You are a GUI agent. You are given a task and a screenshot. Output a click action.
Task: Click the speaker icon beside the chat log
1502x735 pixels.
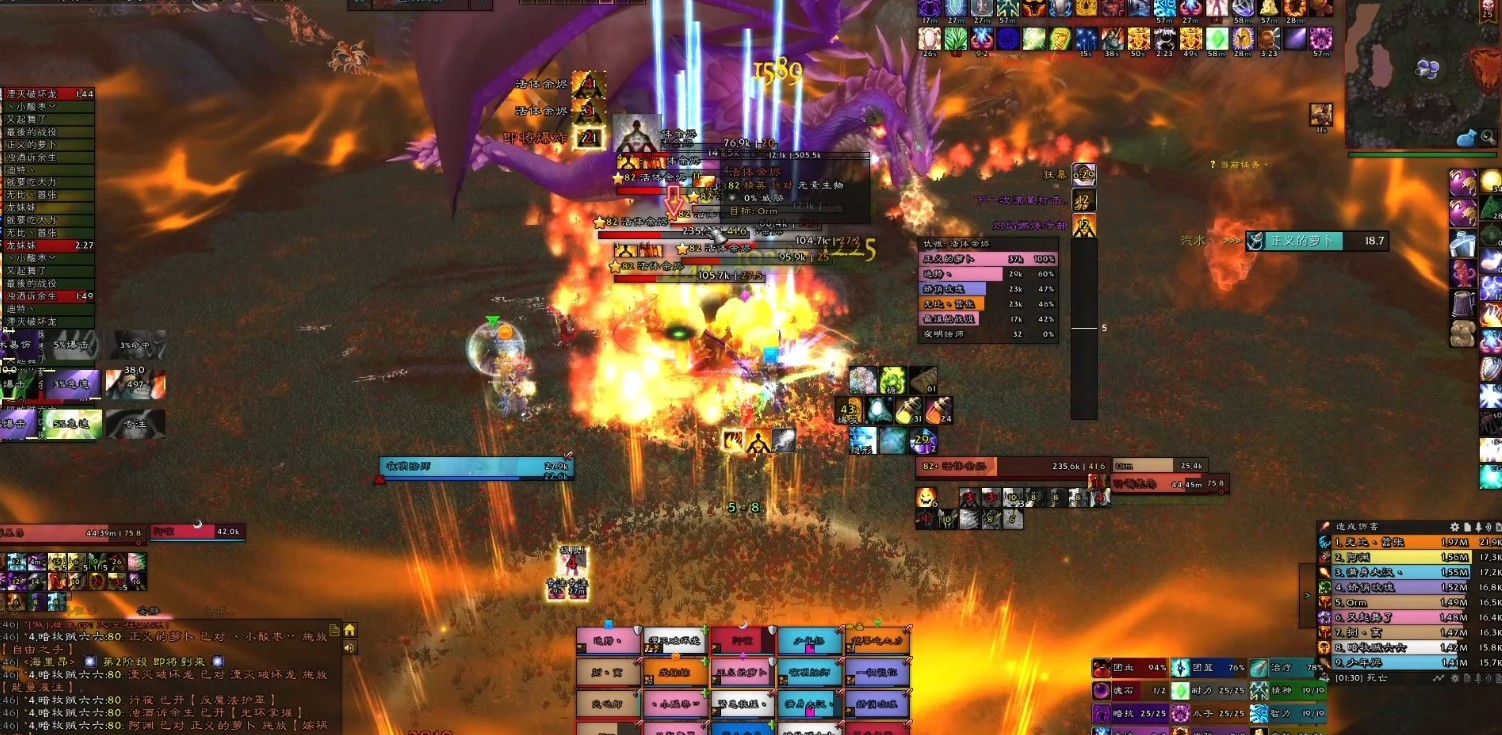pyautogui.click(x=350, y=647)
